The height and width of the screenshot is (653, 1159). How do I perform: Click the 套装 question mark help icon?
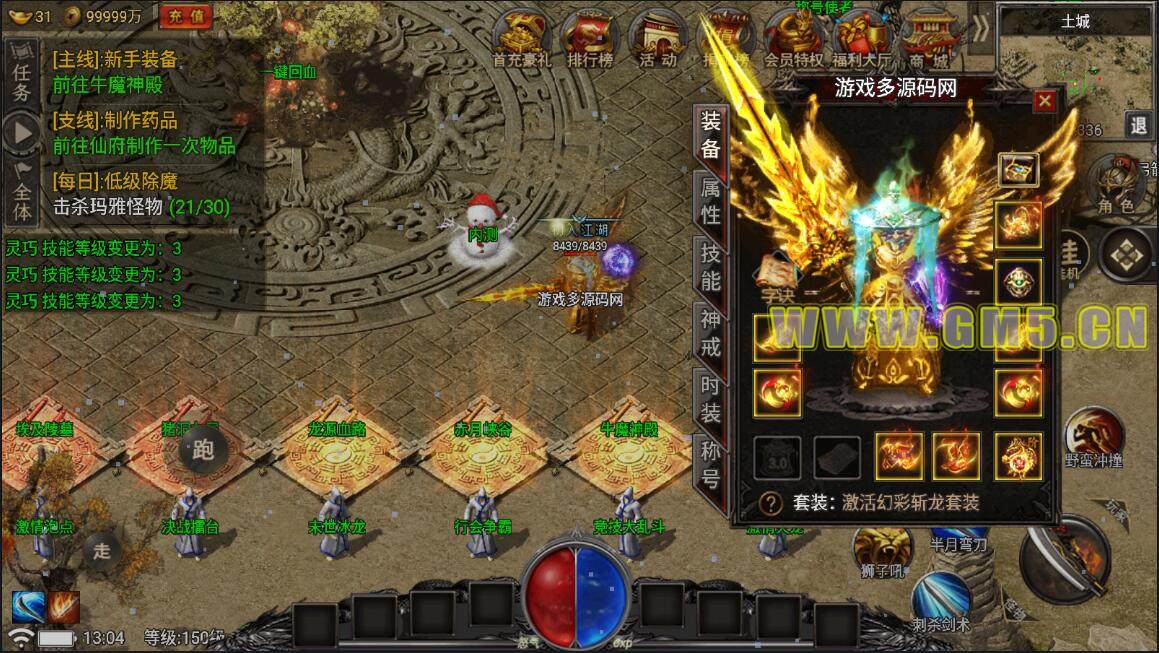tap(771, 502)
